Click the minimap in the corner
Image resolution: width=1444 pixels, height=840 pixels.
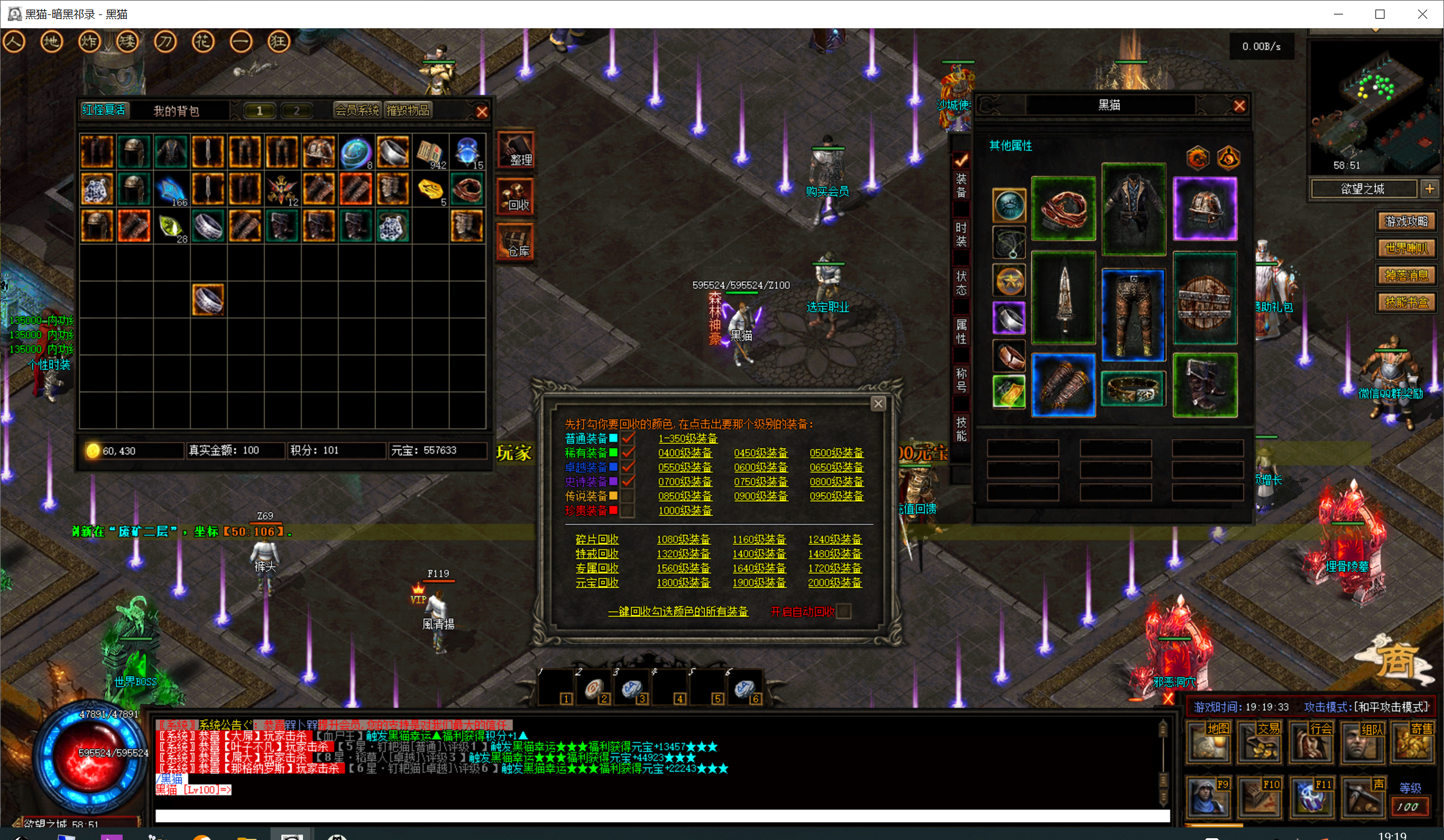point(1374,105)
